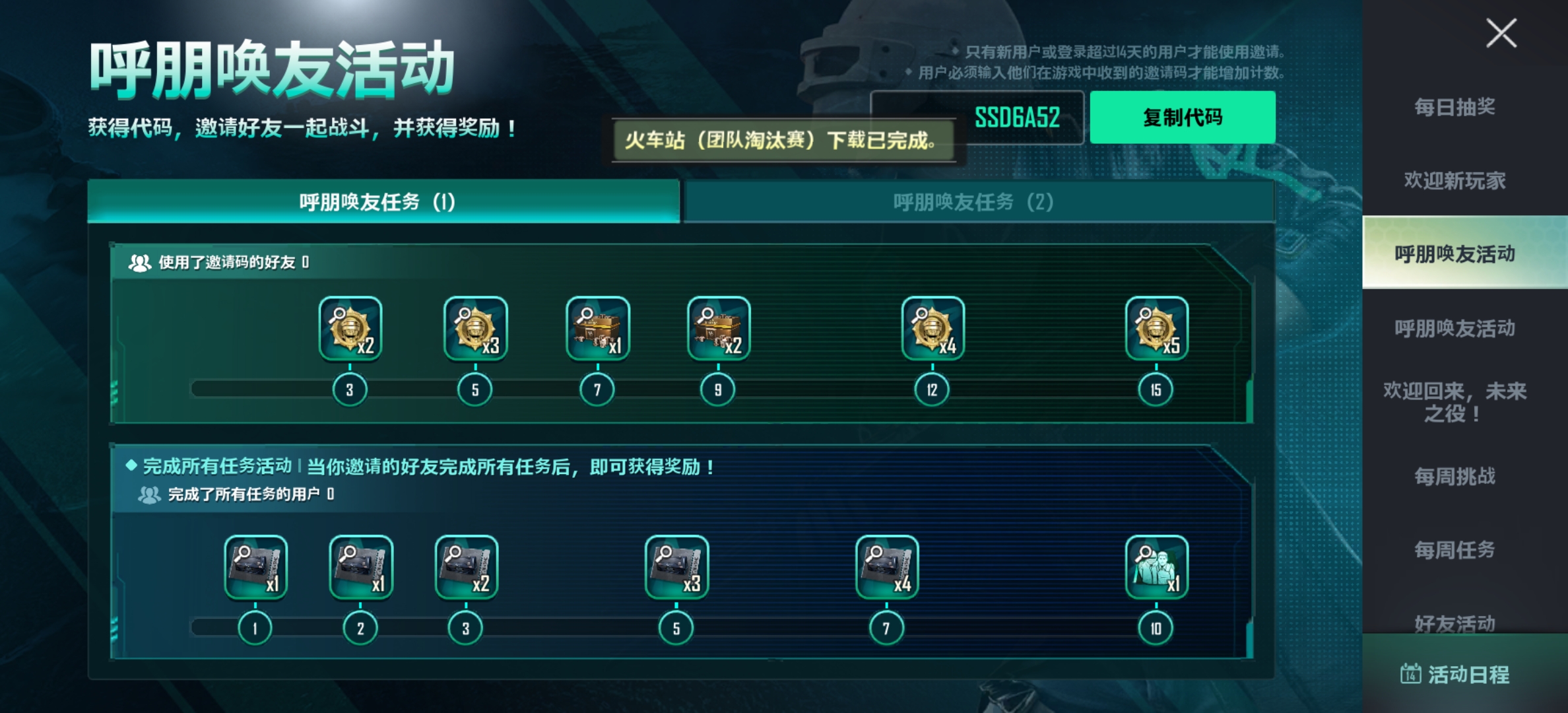This screenshot has width=1568, height=713.
Task: View the x1 car reward at milestone 1
Action: coord(256,568)
